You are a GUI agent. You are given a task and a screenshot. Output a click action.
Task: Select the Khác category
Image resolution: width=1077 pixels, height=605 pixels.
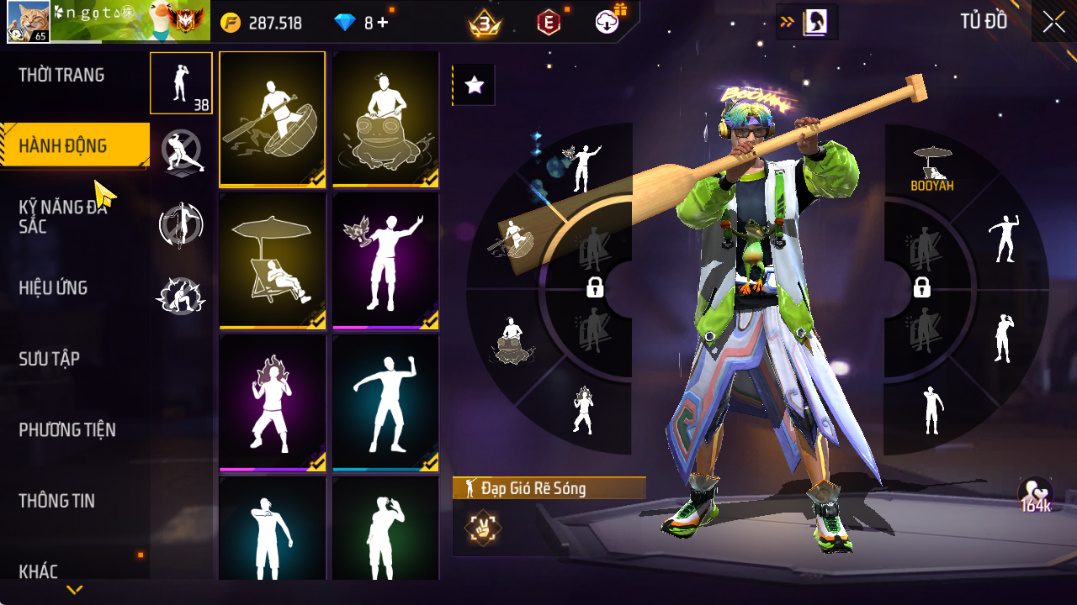coord(38,571)
